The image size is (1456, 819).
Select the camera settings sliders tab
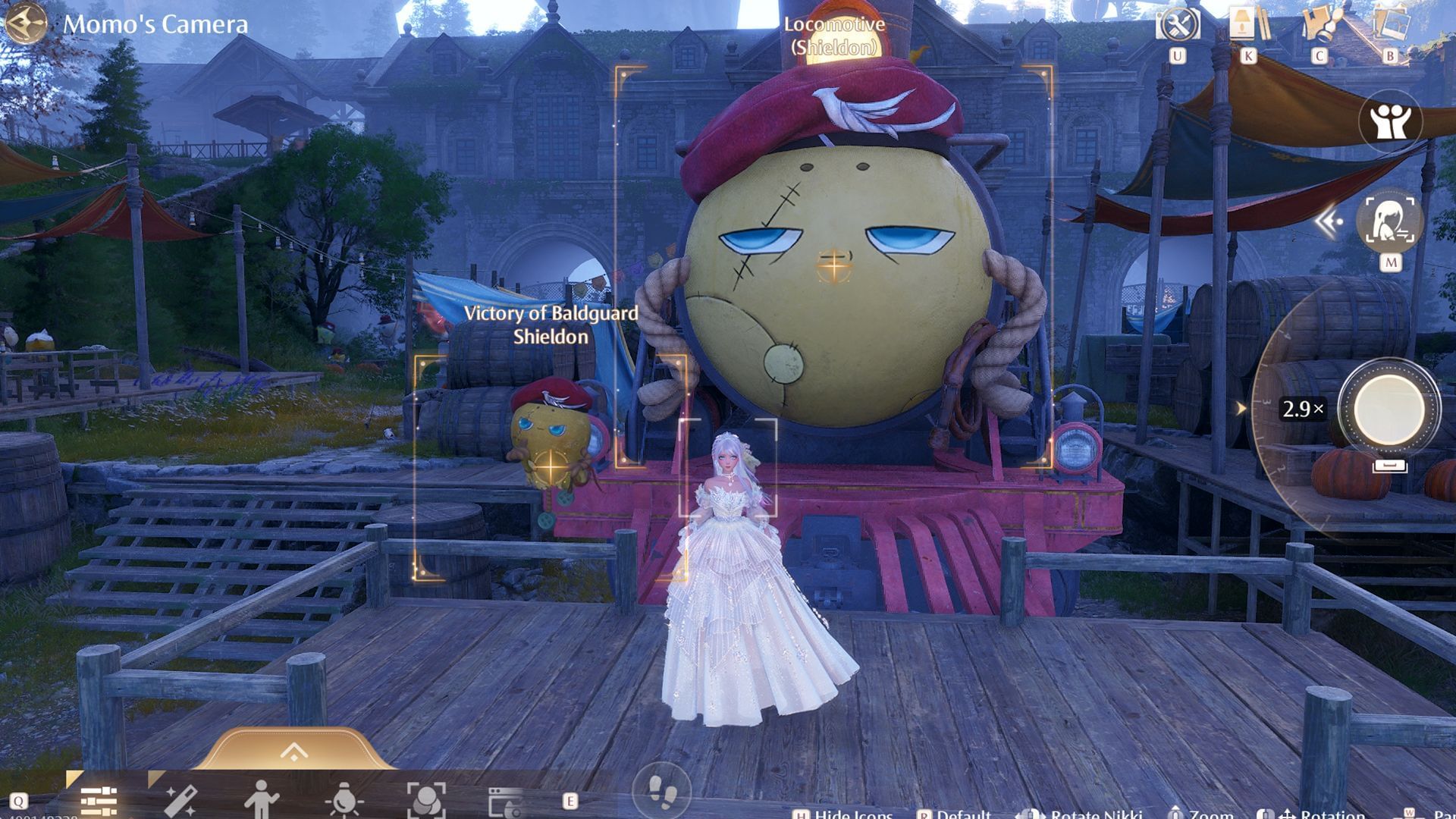(x=99, y=801)
